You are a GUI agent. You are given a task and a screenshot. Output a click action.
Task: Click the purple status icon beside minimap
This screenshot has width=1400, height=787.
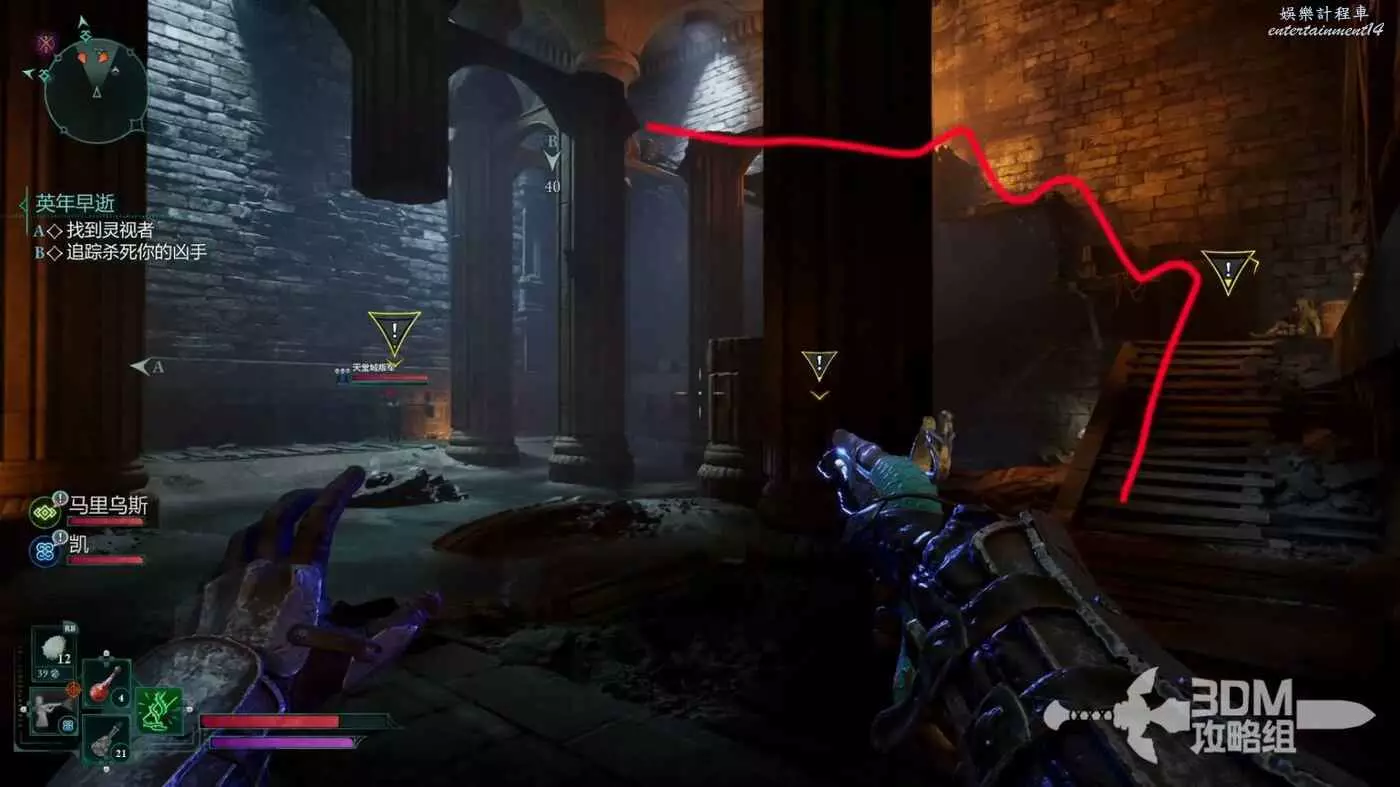pyautogui.click(x=45, y=42)
